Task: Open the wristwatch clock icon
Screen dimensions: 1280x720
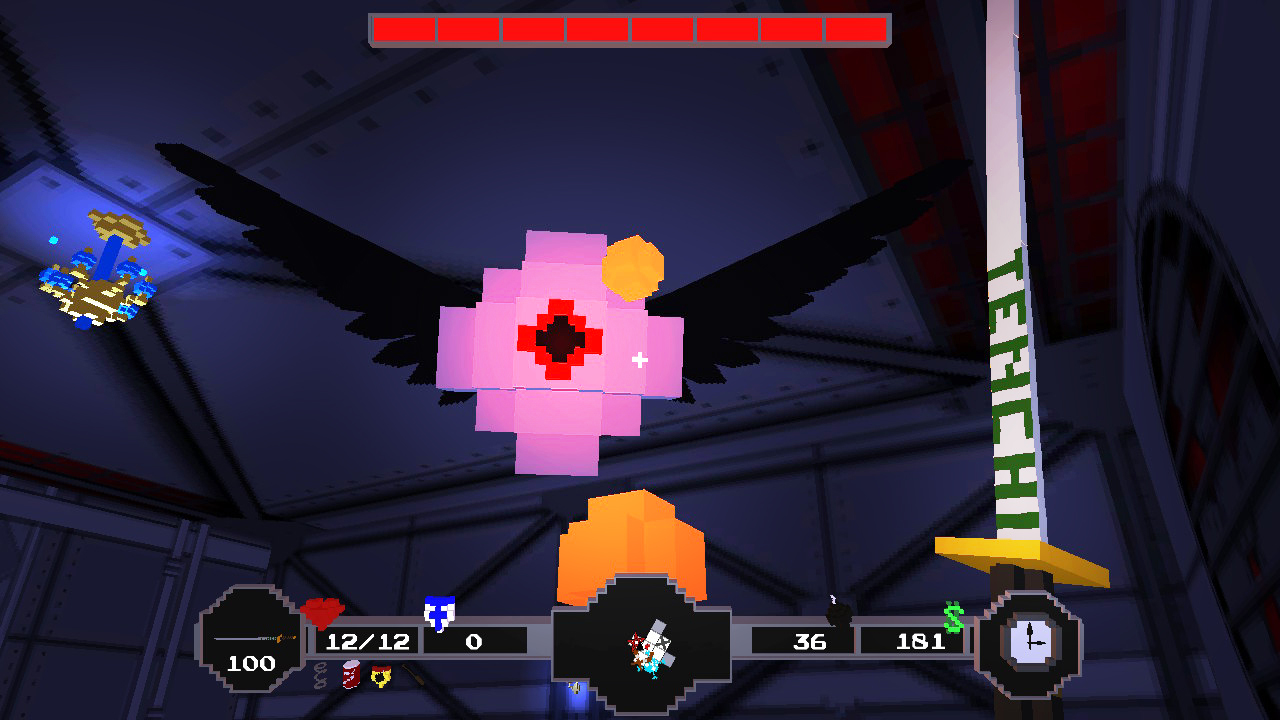Action: (1031, 641)
